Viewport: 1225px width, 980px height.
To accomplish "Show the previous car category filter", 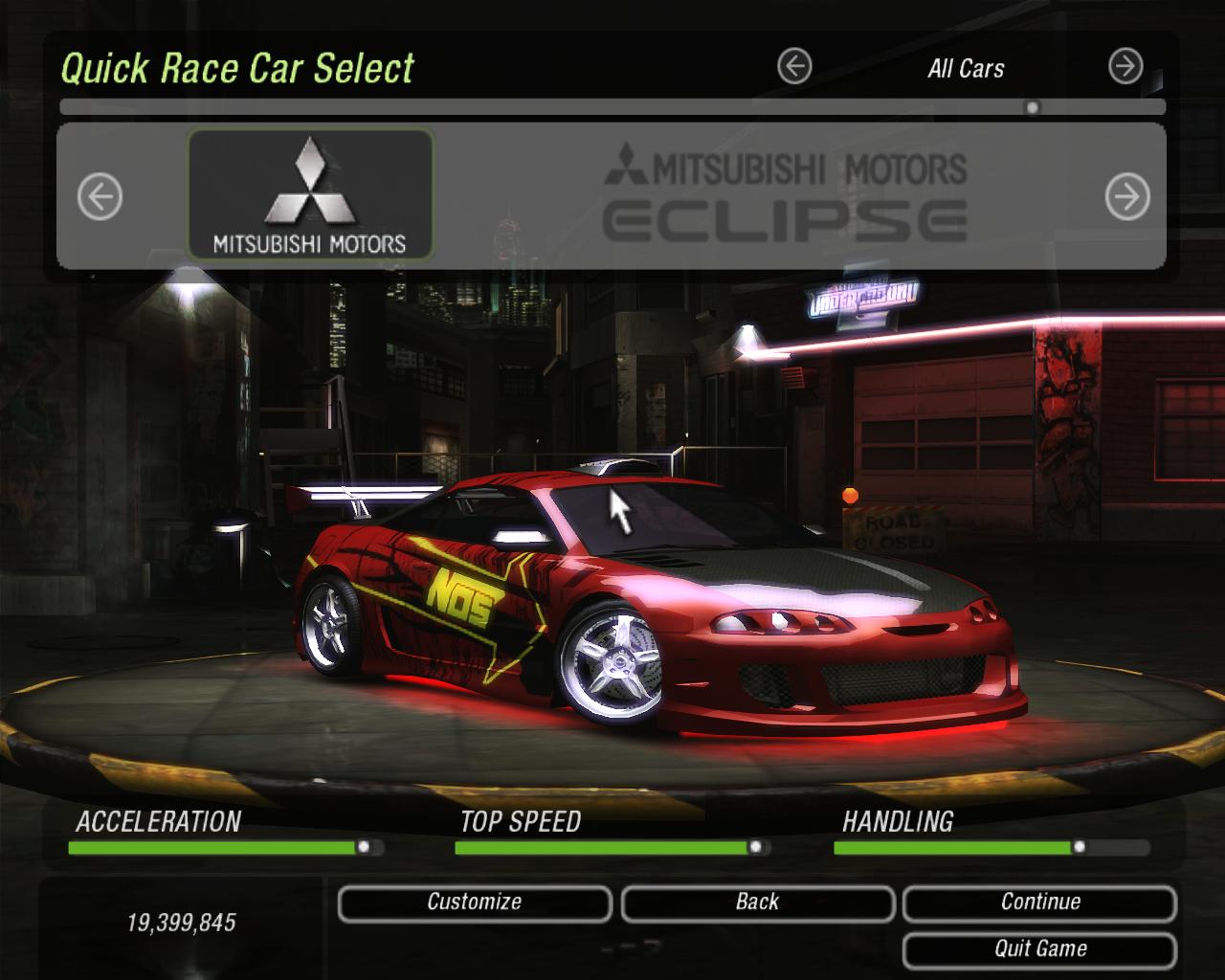I will 794,67.
